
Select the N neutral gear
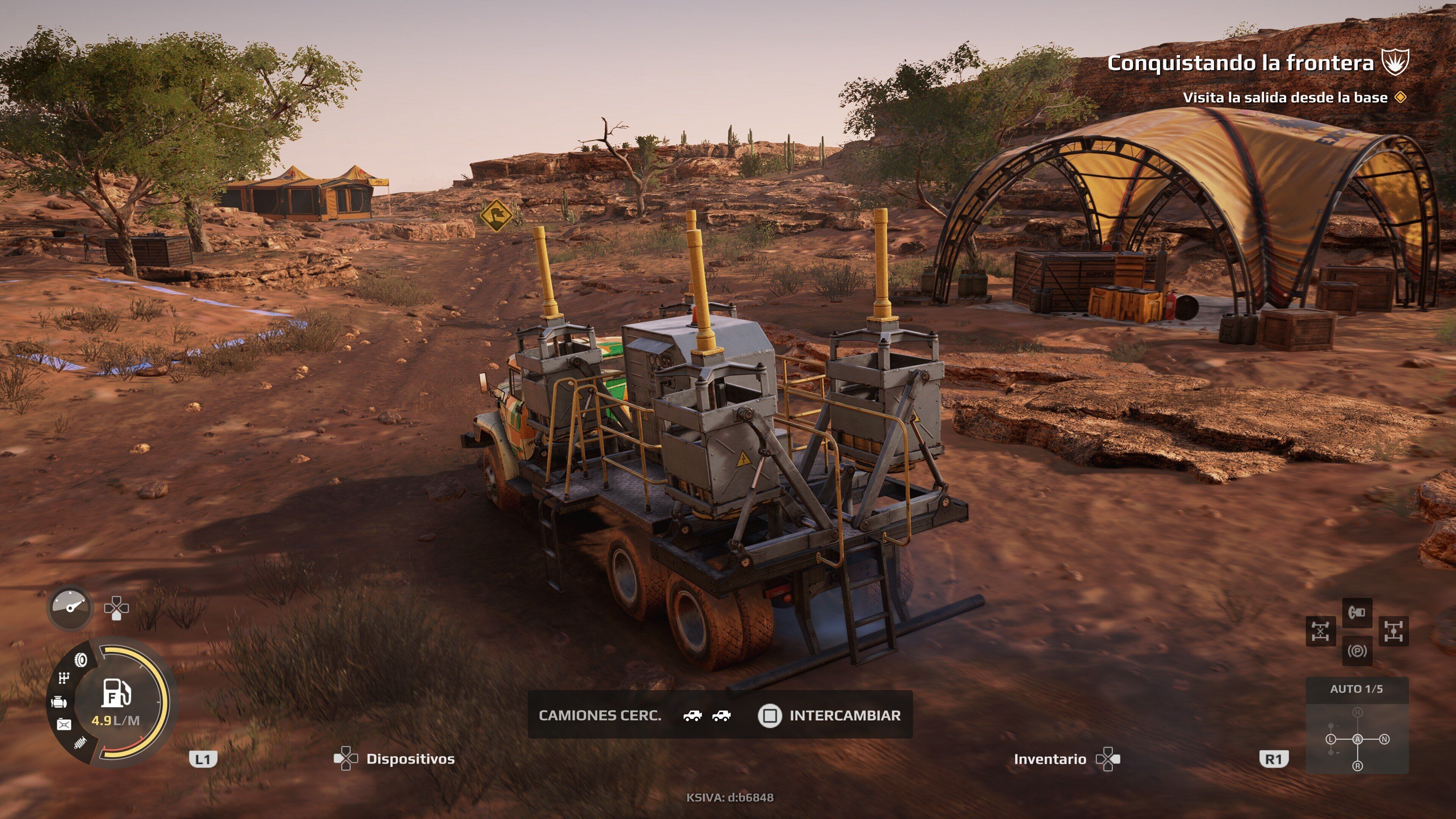click(x=1384, y=739)
